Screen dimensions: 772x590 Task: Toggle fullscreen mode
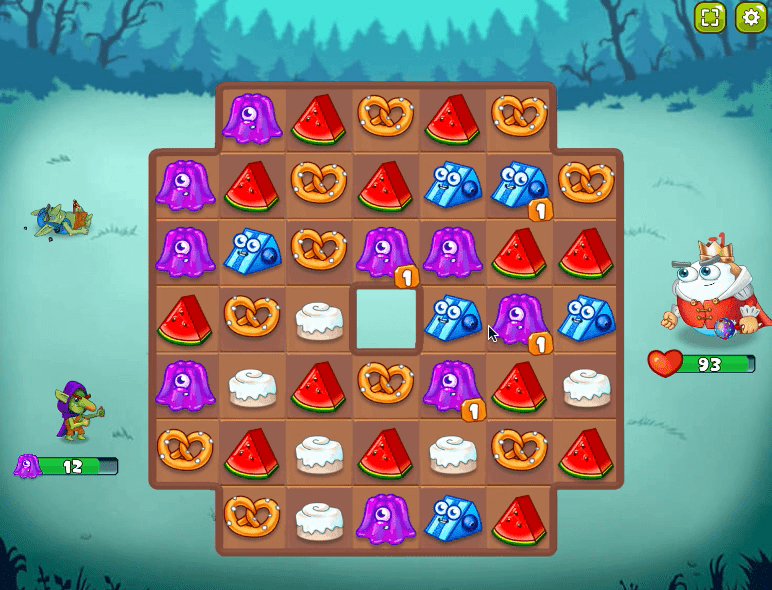tap(710, 17)
